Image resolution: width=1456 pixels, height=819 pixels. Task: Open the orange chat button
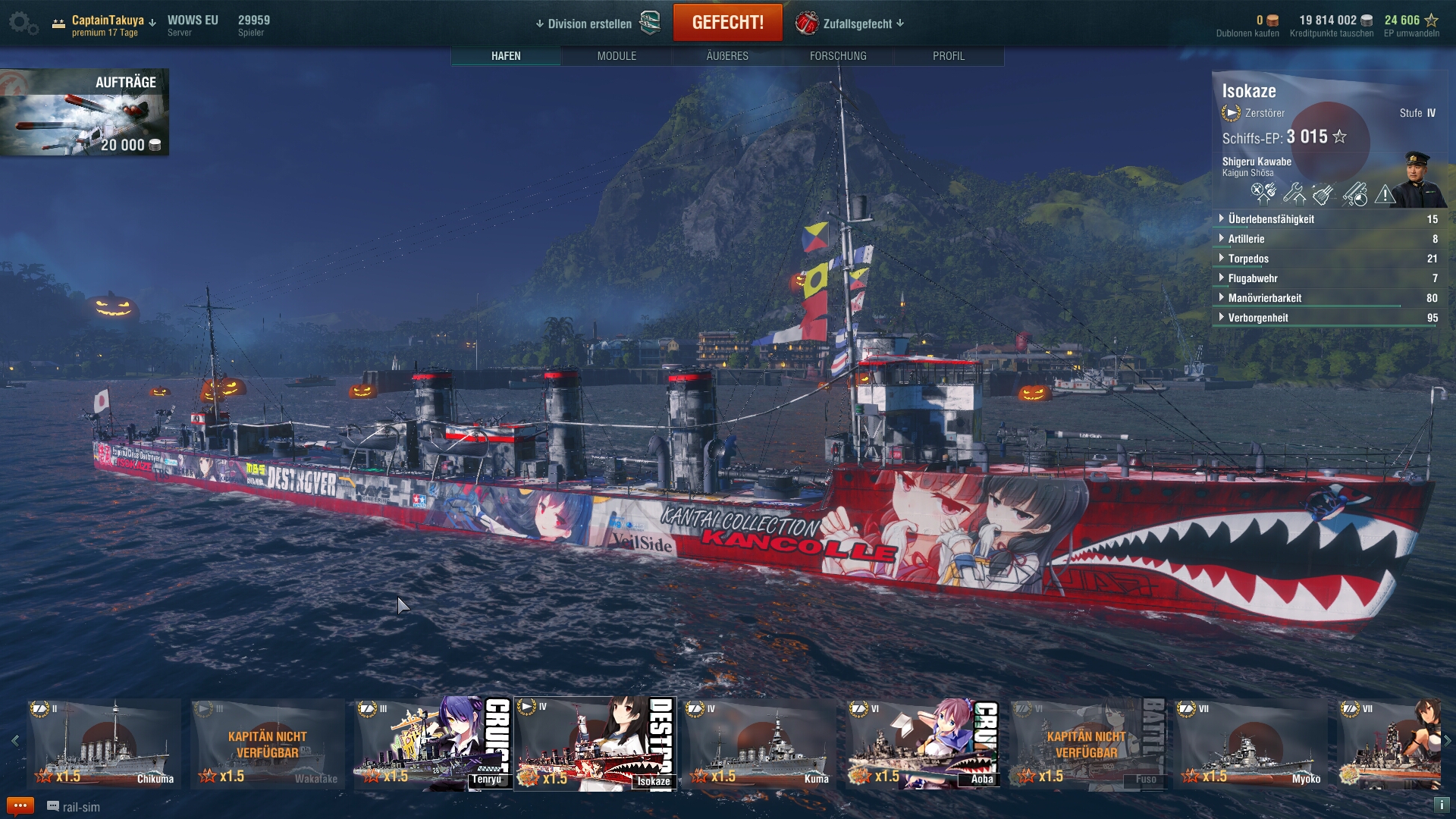click(x=20, y=805)
